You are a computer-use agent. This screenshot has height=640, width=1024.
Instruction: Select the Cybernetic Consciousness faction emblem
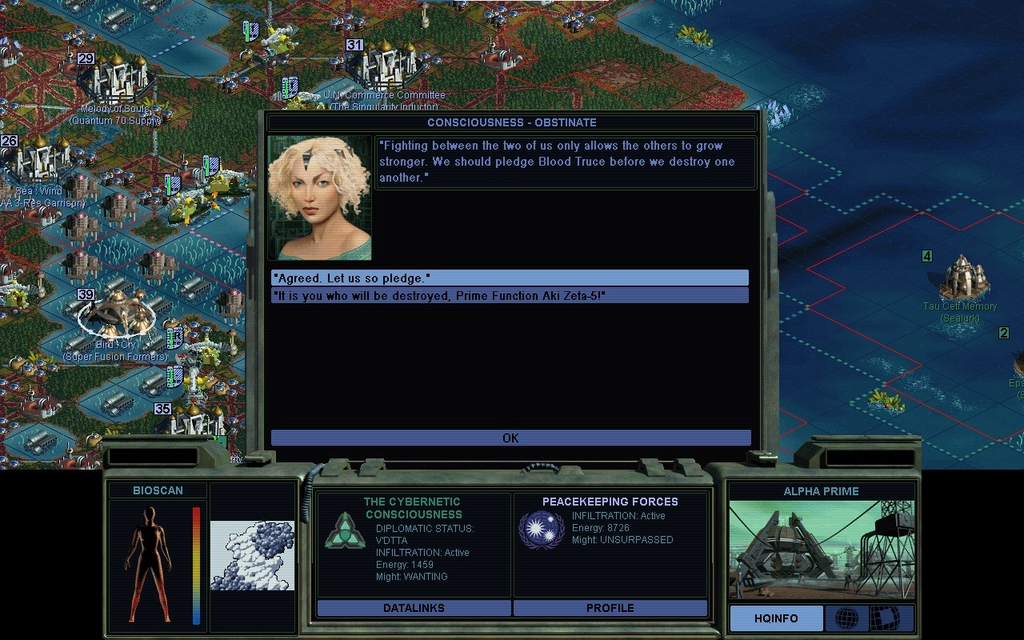(x=344, y=531)
